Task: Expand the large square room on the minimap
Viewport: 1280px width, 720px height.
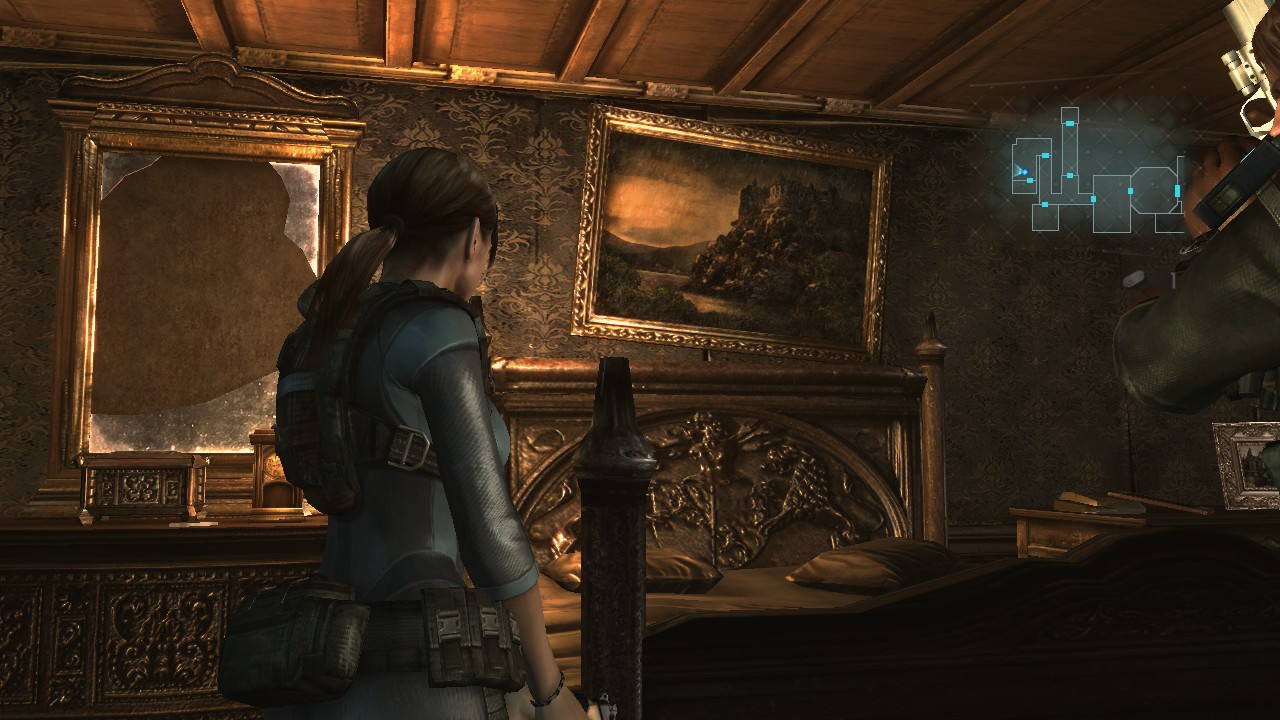Action: coord(1111,203)
